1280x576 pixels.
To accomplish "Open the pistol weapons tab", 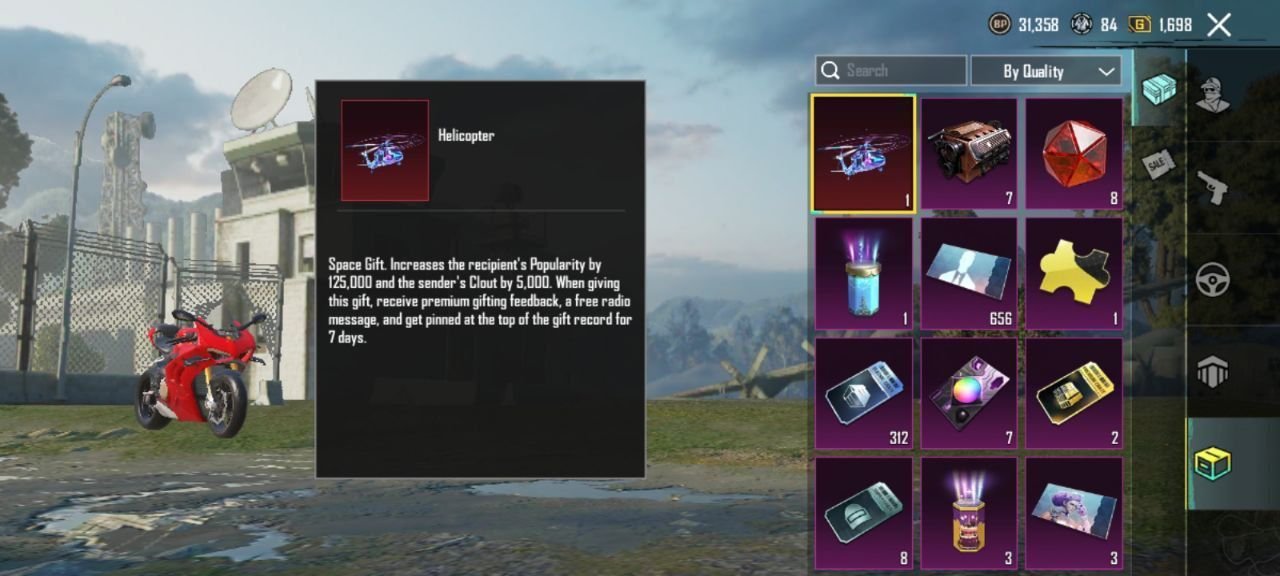I will 1213,186.
